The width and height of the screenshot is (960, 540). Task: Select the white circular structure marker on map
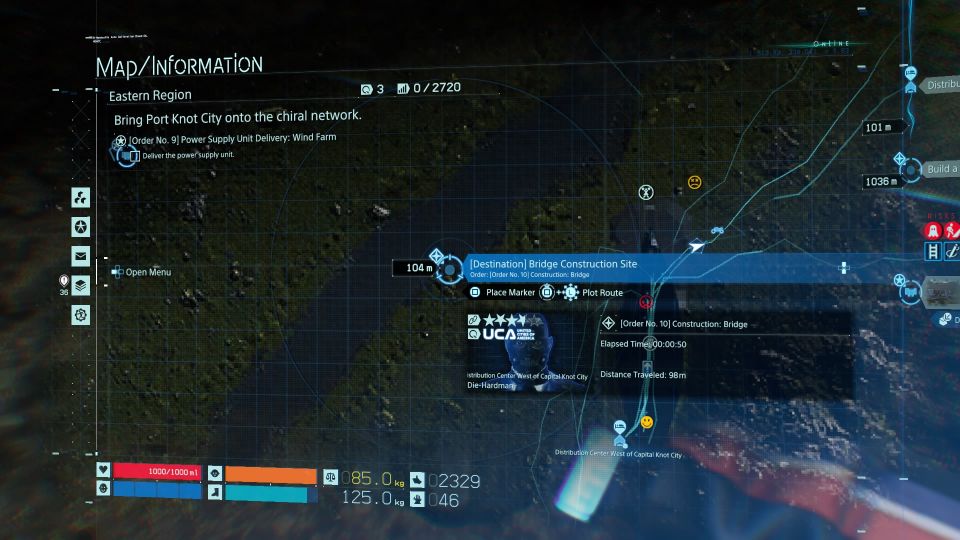(x=646, y=191)
